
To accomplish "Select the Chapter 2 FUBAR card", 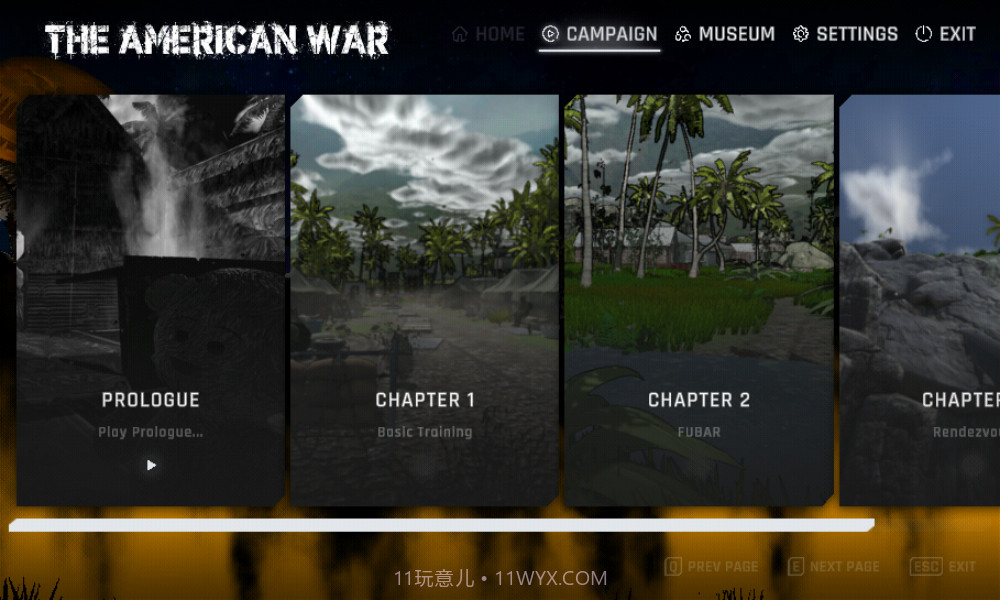I will pyautogui.click(x=698, y=300).
